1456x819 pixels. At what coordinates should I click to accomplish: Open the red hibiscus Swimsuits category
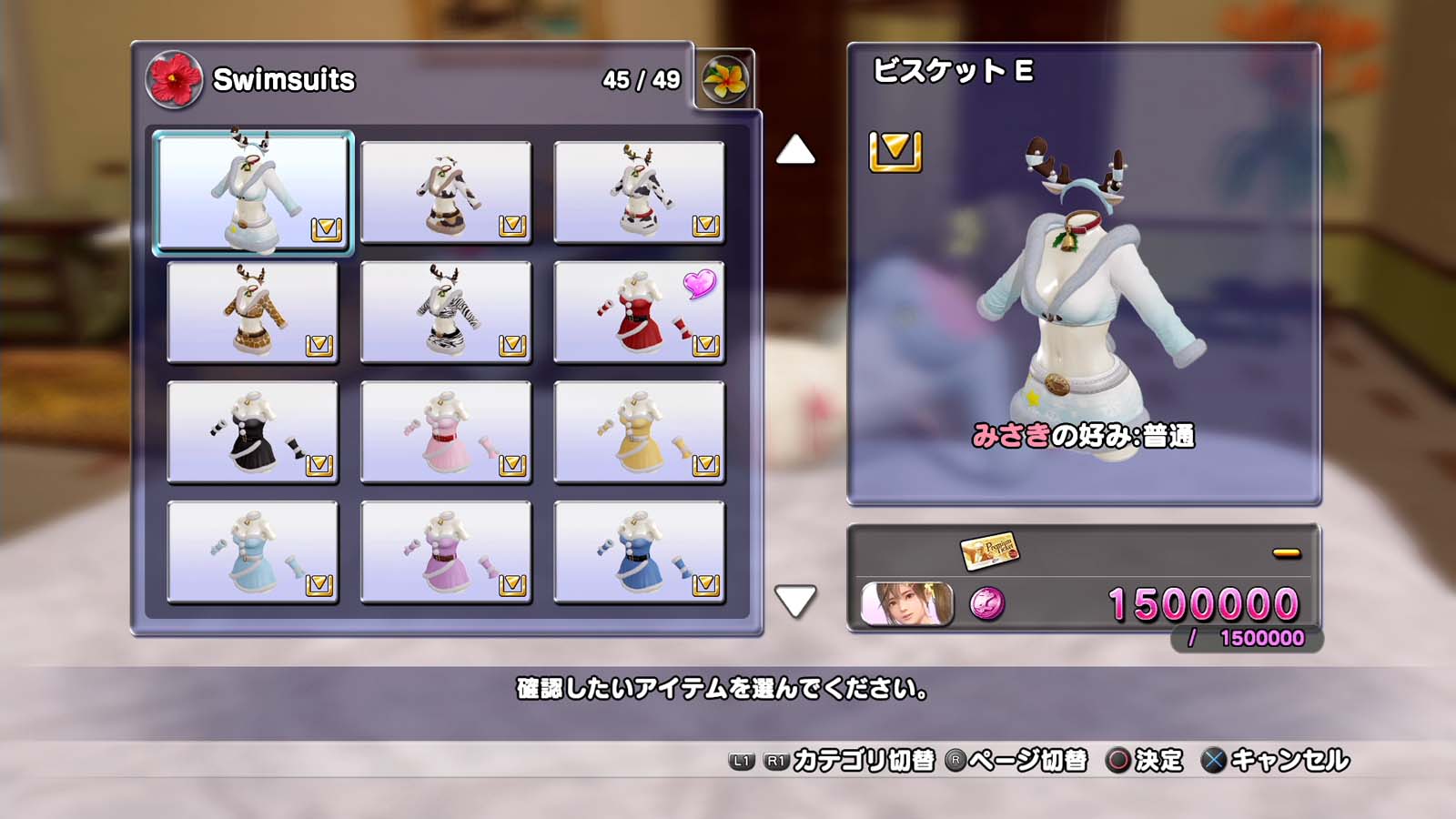174,79
